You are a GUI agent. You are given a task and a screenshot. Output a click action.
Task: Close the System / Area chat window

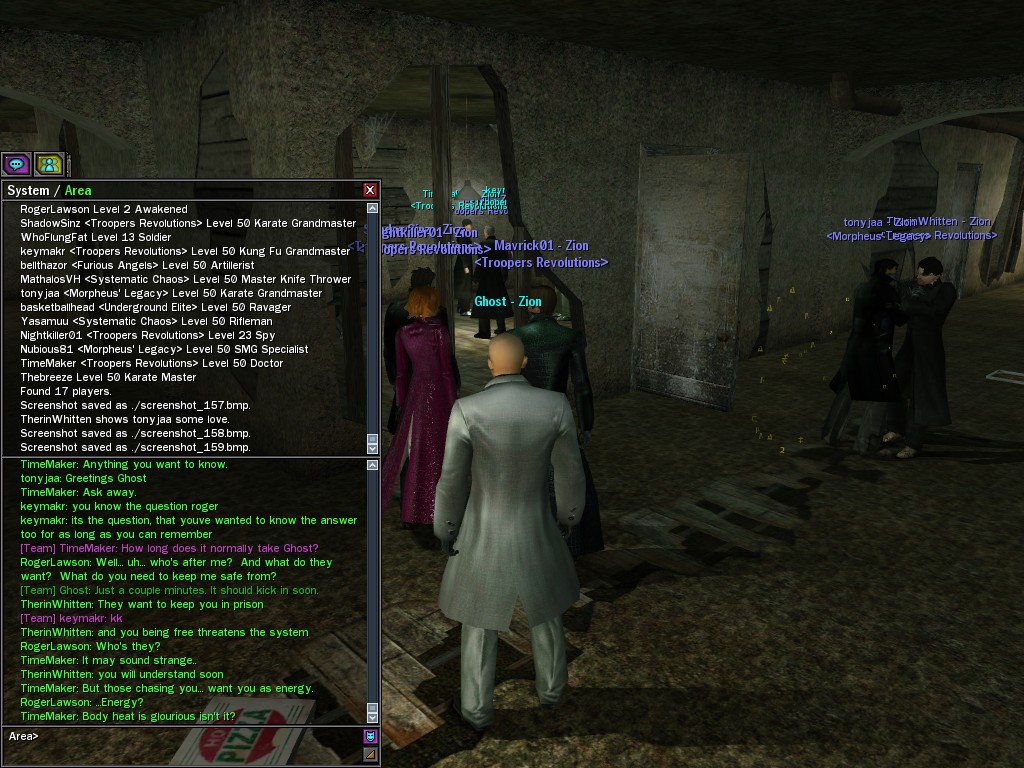pos(370,190)
